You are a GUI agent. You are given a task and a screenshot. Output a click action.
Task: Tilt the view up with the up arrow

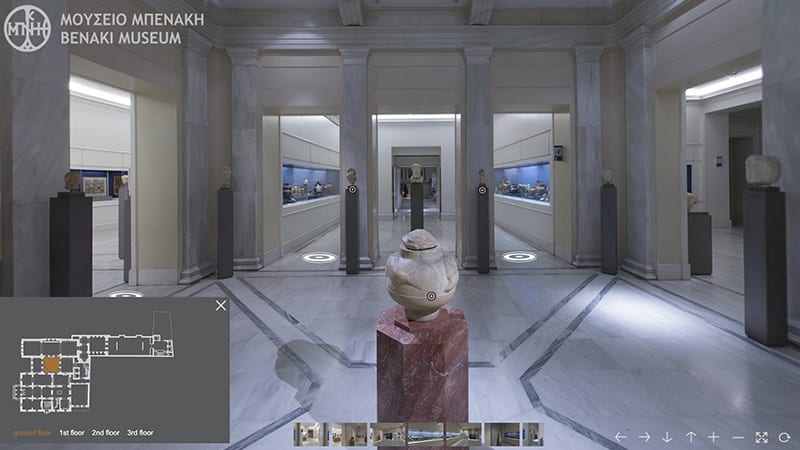pyautogui.click(x=691, y=437)
